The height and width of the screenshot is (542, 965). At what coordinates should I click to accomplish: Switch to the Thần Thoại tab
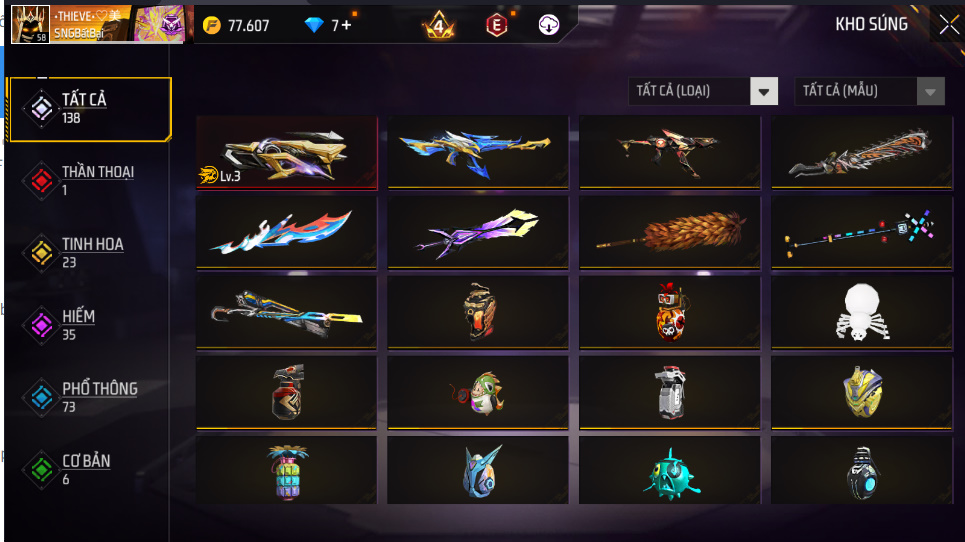coord(88,180)
